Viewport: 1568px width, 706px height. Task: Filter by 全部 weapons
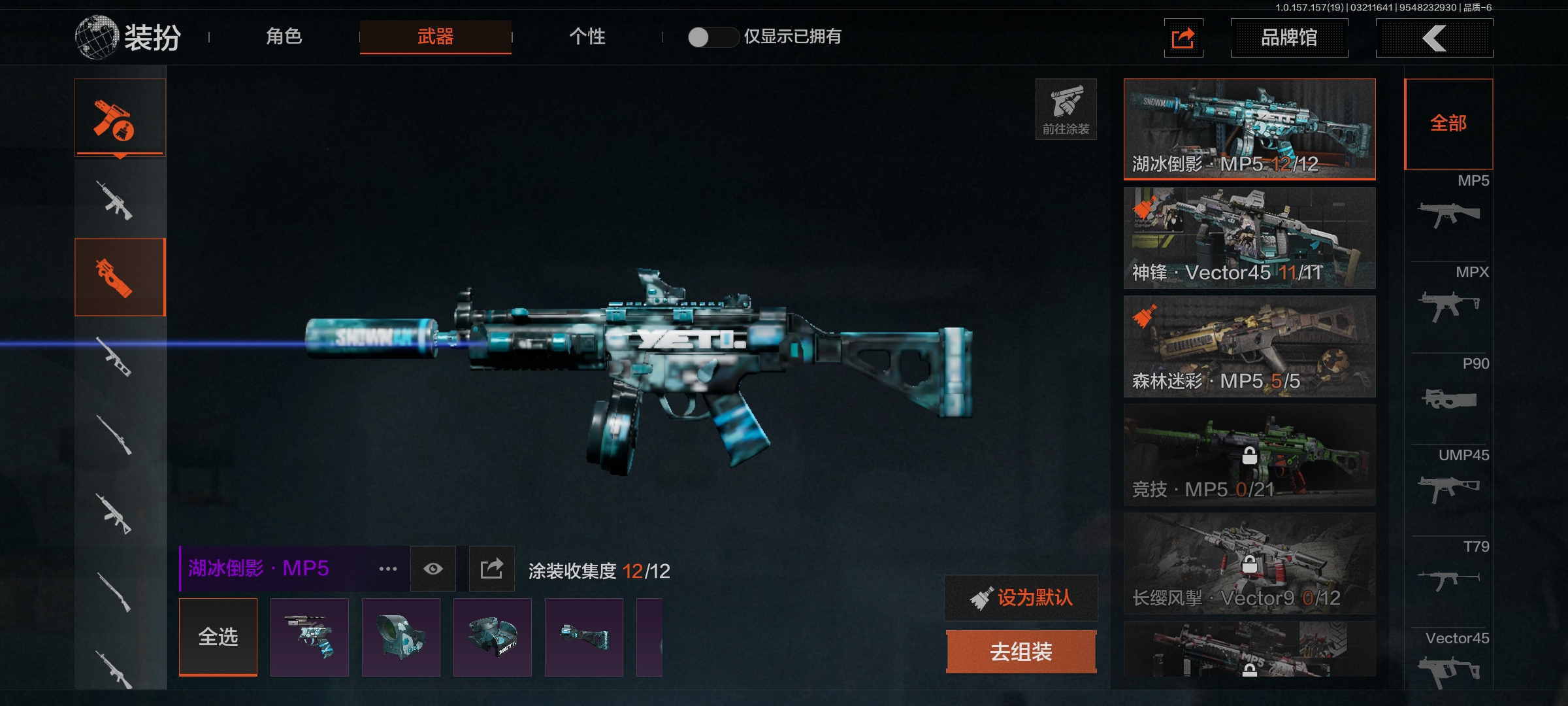click(1448, 124)
